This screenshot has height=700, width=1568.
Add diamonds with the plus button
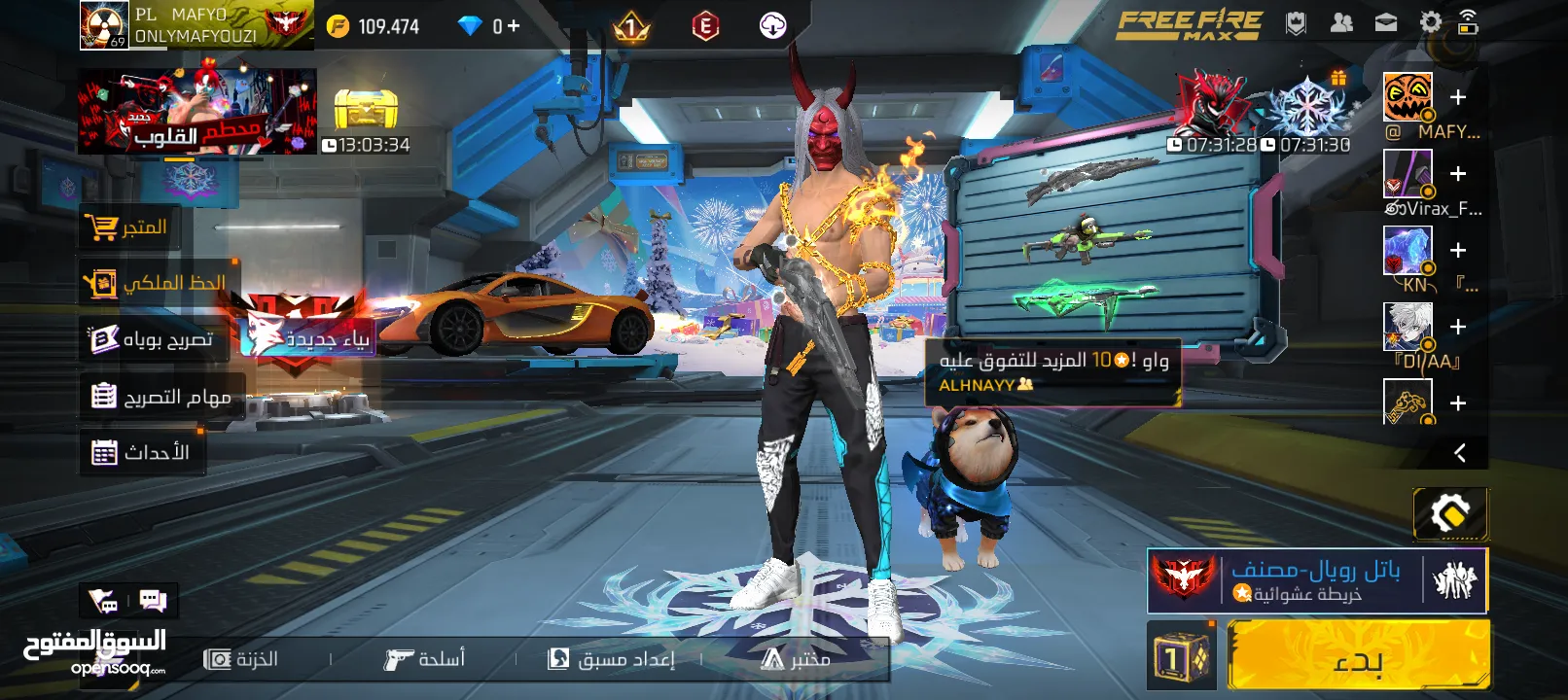(x=513, y=26)
